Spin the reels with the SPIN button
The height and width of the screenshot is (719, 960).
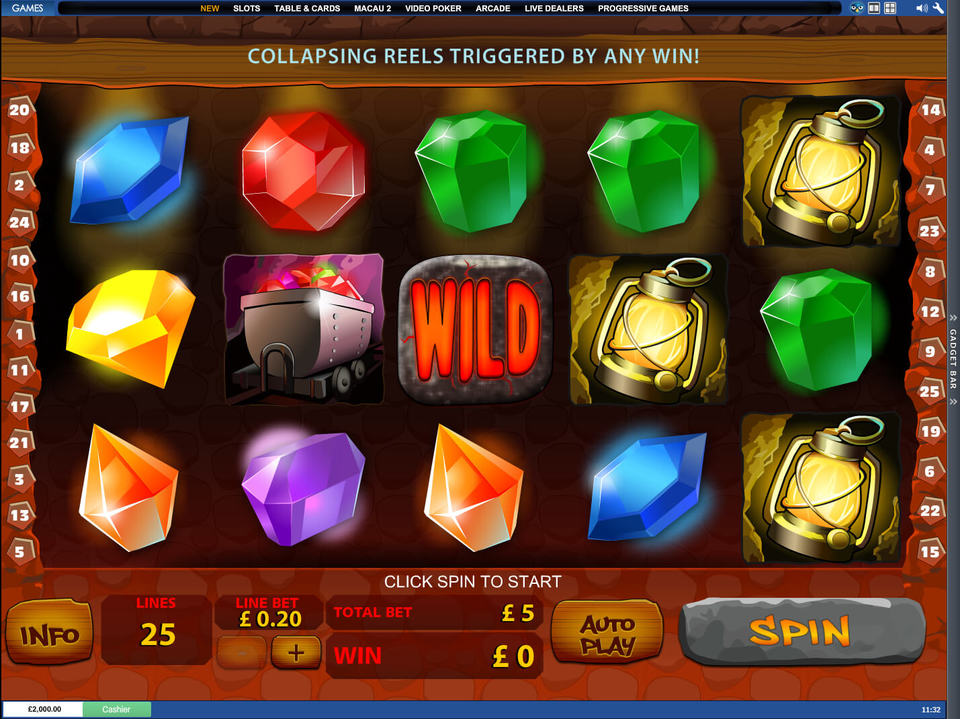[x=800, y=631]
